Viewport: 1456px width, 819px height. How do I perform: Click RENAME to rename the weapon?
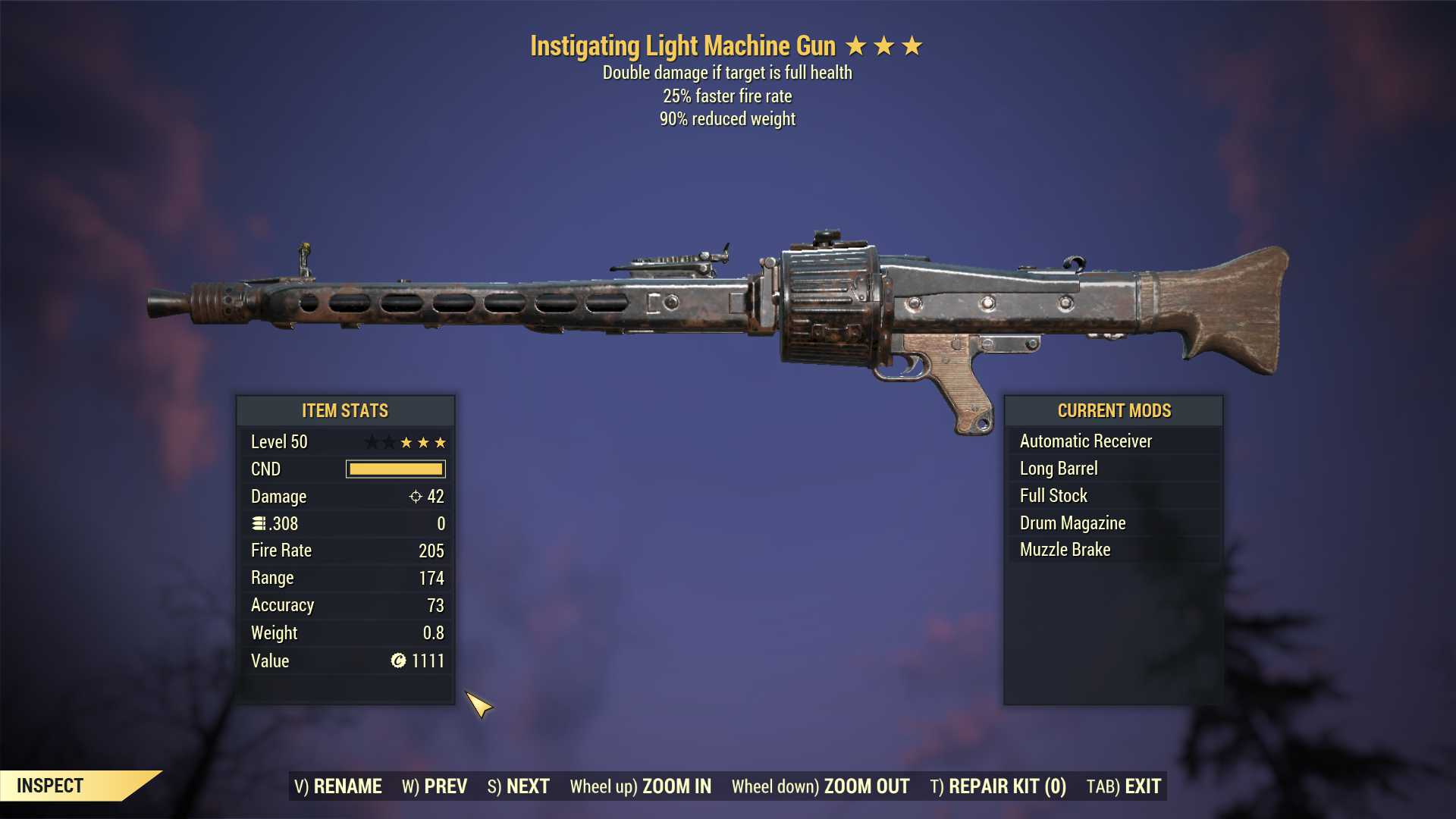coord(348,786)
